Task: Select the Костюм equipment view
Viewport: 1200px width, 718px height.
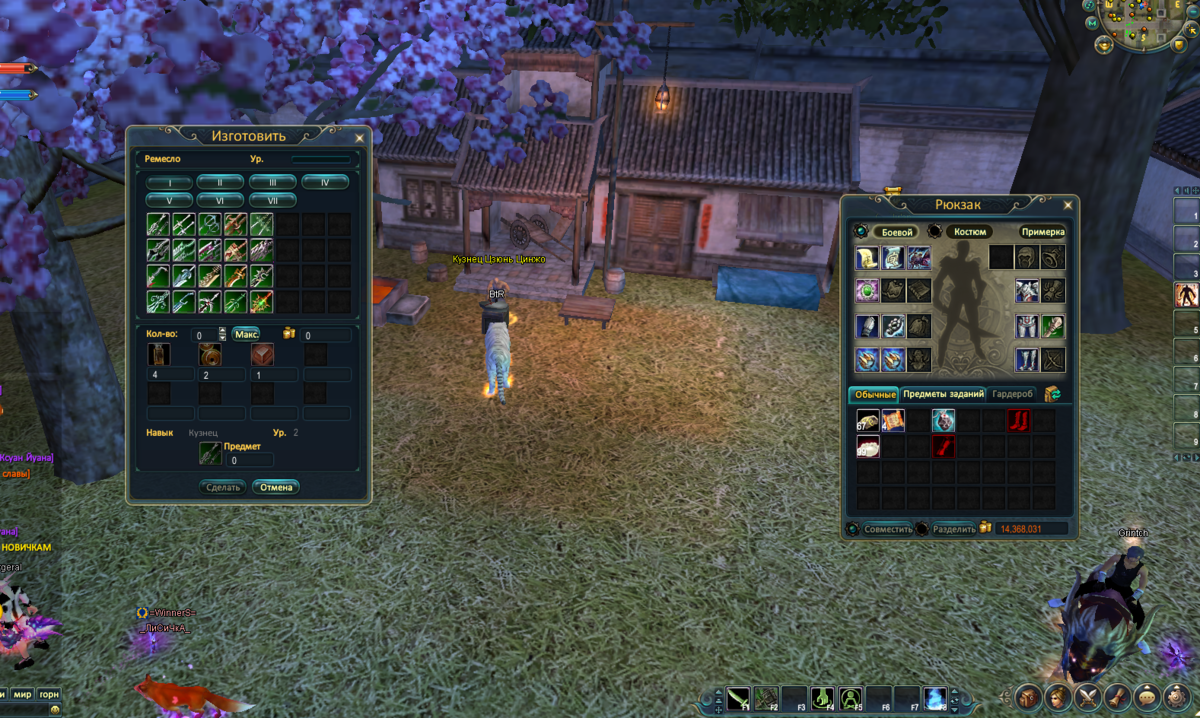Action: click(969, 232)
